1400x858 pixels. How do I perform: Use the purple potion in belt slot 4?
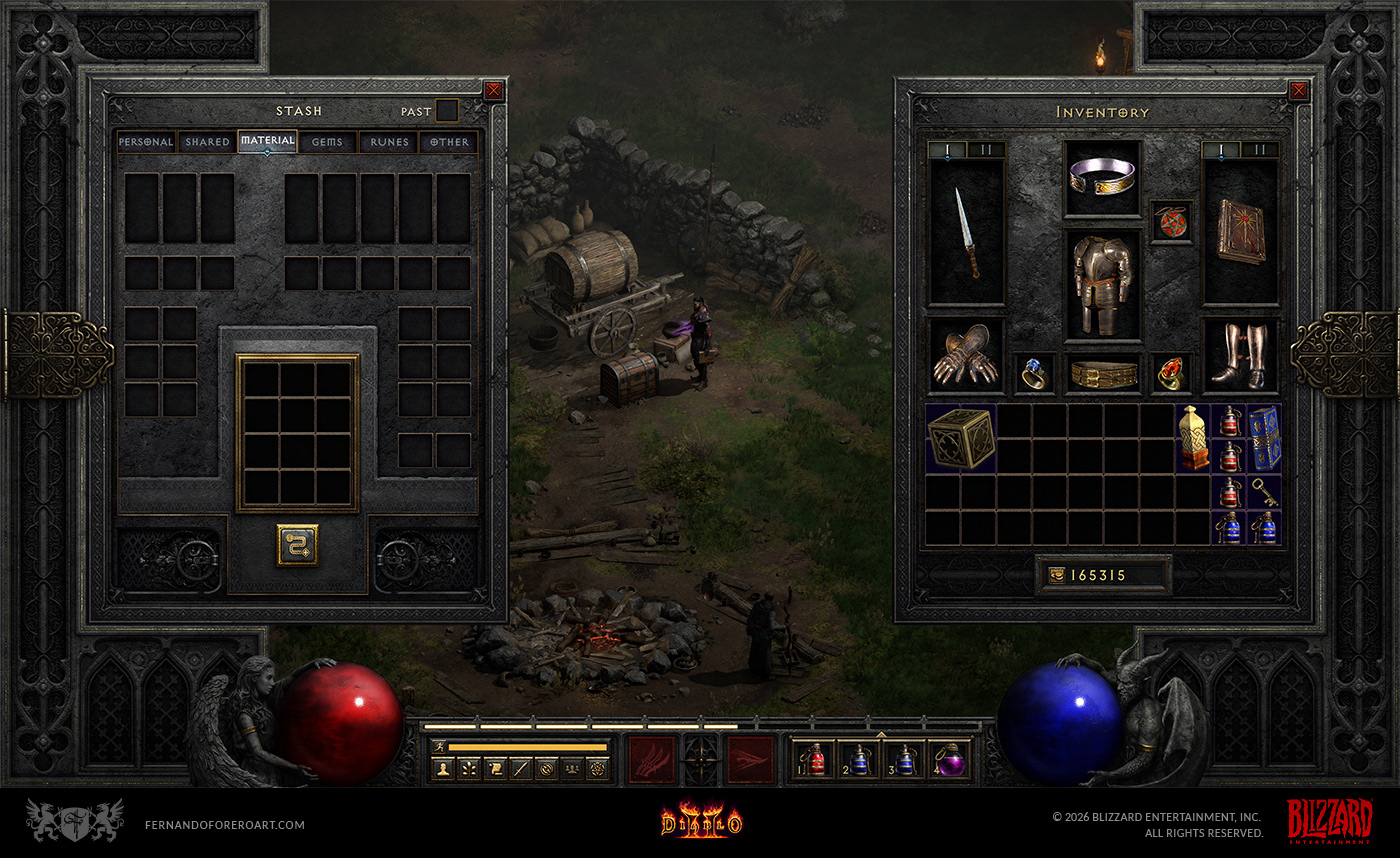947,761
